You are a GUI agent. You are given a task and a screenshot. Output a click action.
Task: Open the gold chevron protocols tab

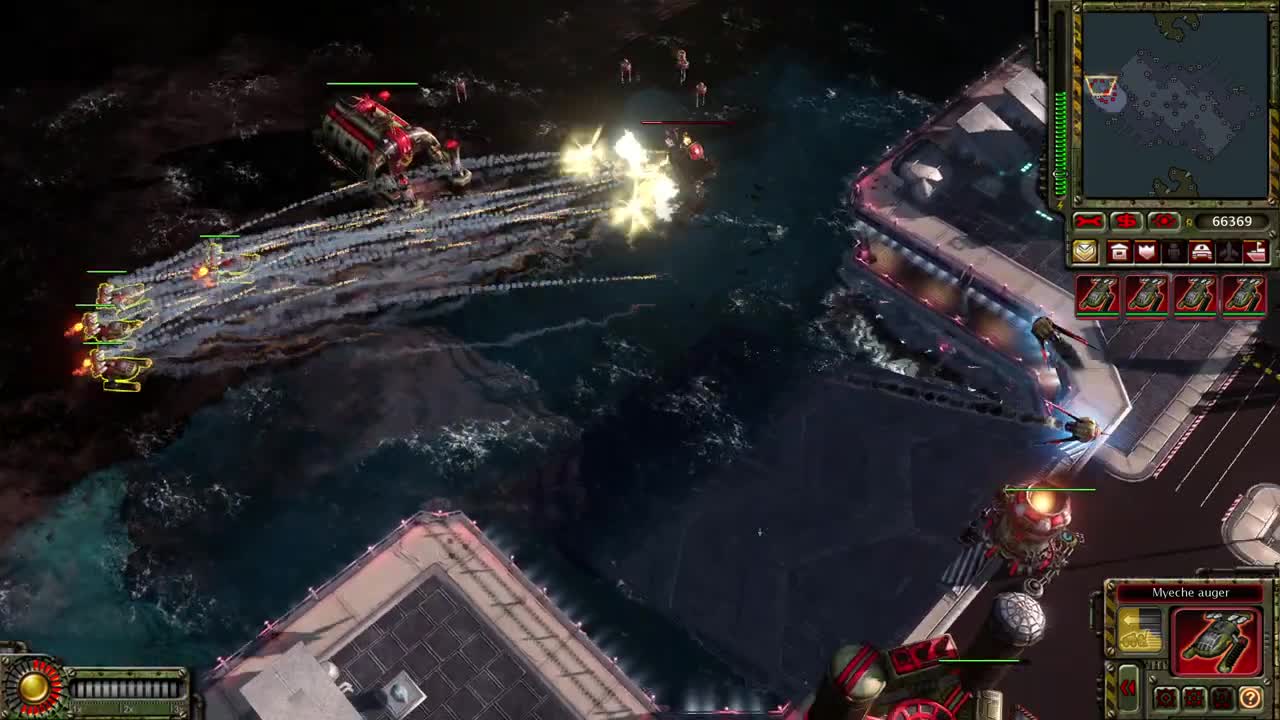[x=1085, y=251]
